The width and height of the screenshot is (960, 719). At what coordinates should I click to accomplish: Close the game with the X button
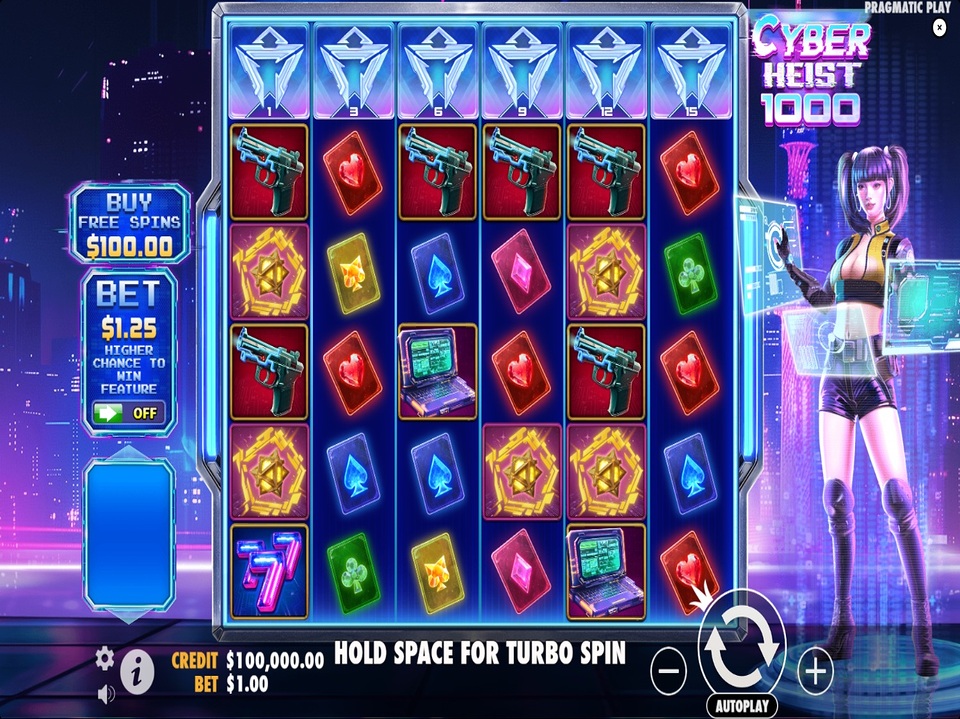pos(939,28)
